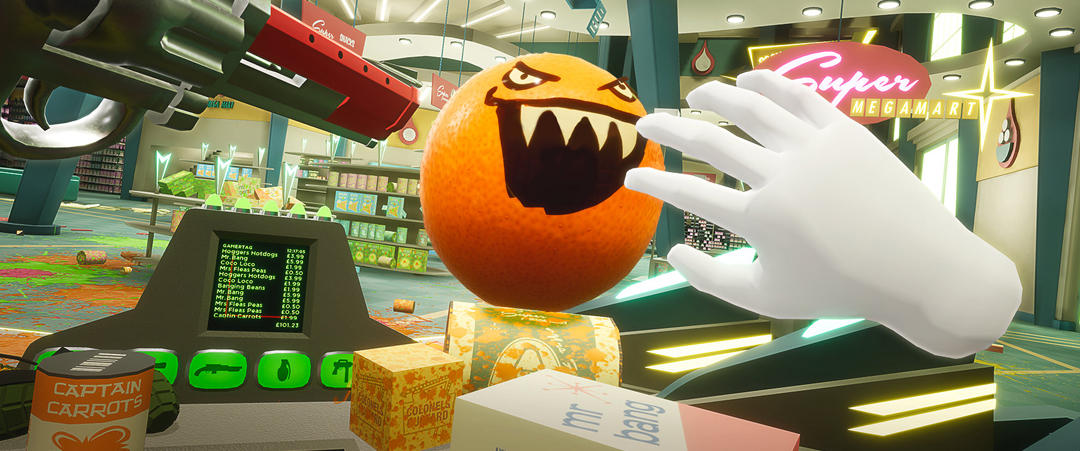The height and width of the screenshot is (451, 1080).
Task: Select the shotgun weapon button
Action: [218, 369]
